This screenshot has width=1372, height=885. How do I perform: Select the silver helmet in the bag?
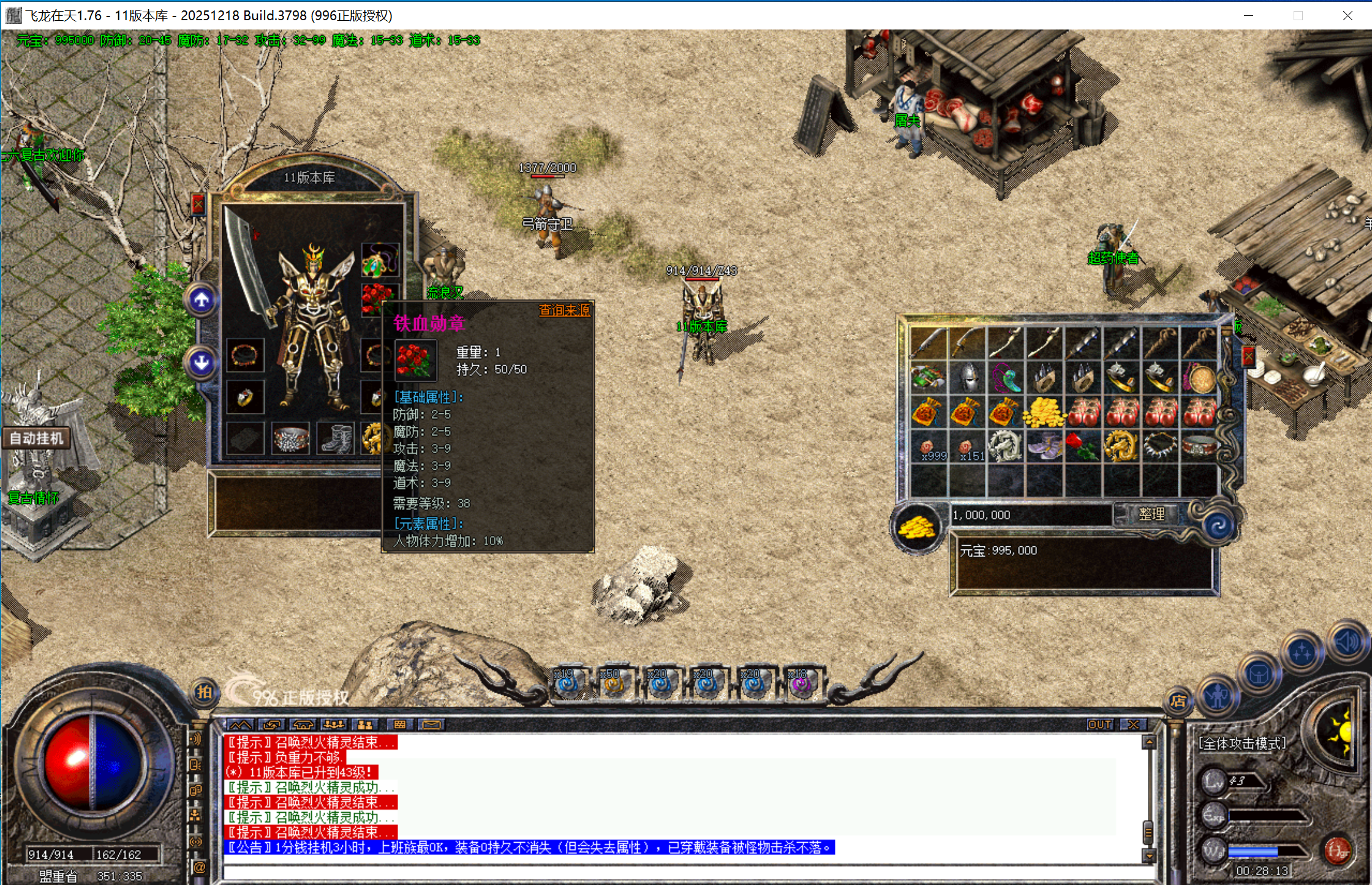pos(968,377)
